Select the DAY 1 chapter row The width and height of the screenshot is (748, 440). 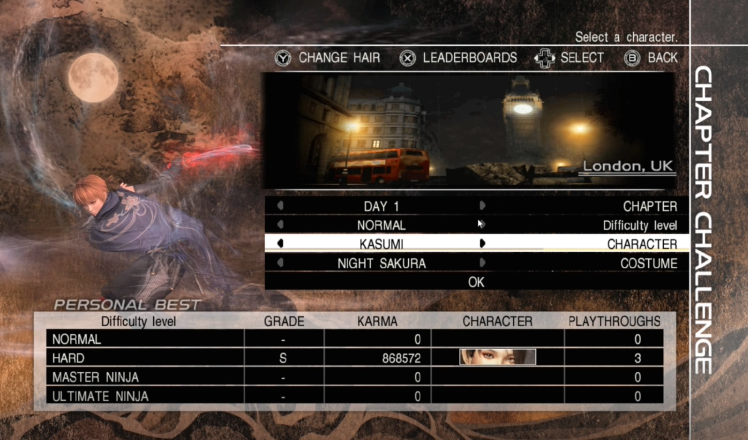380,206
